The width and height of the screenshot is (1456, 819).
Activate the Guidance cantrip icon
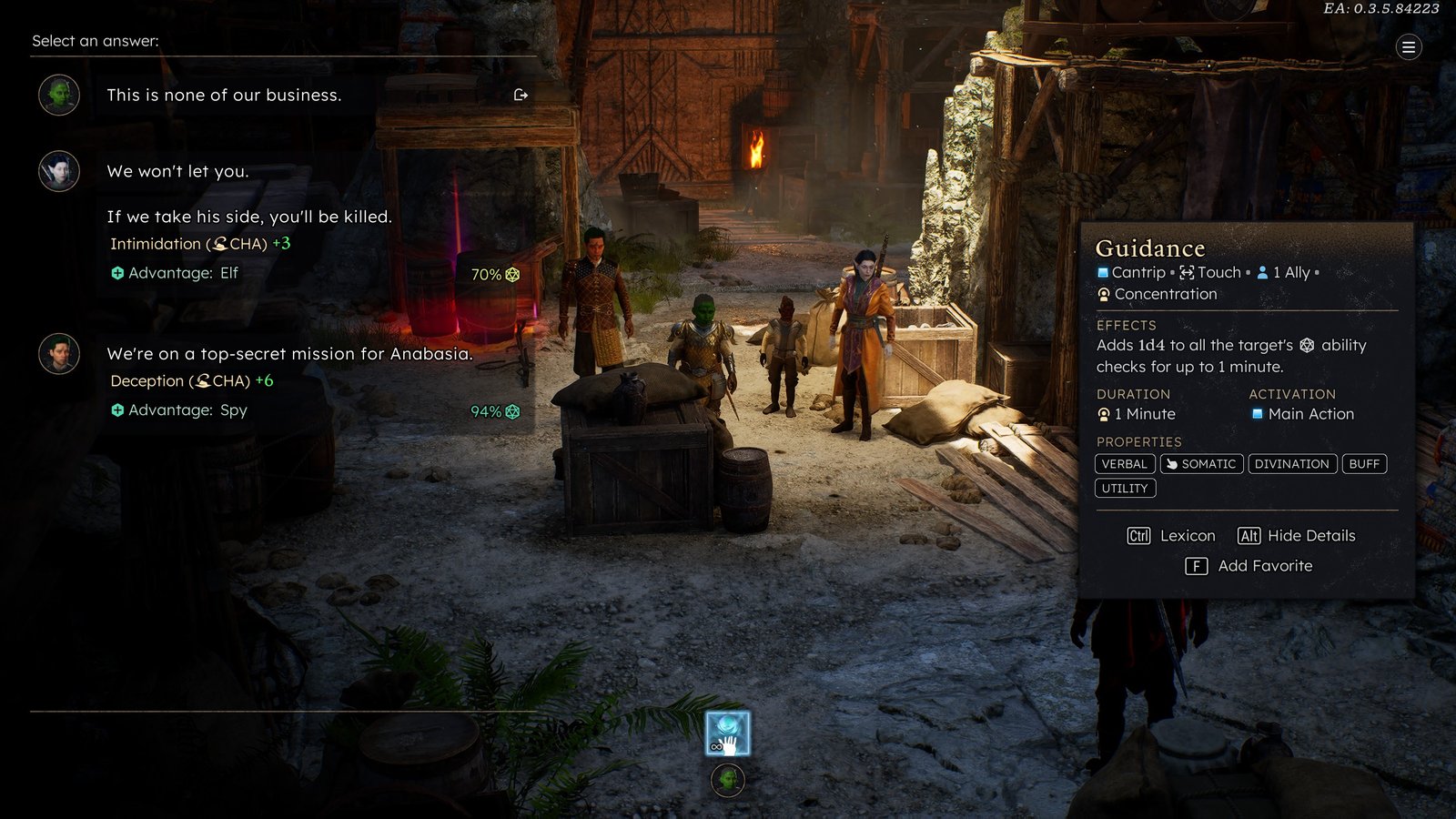tap(728, 733)
